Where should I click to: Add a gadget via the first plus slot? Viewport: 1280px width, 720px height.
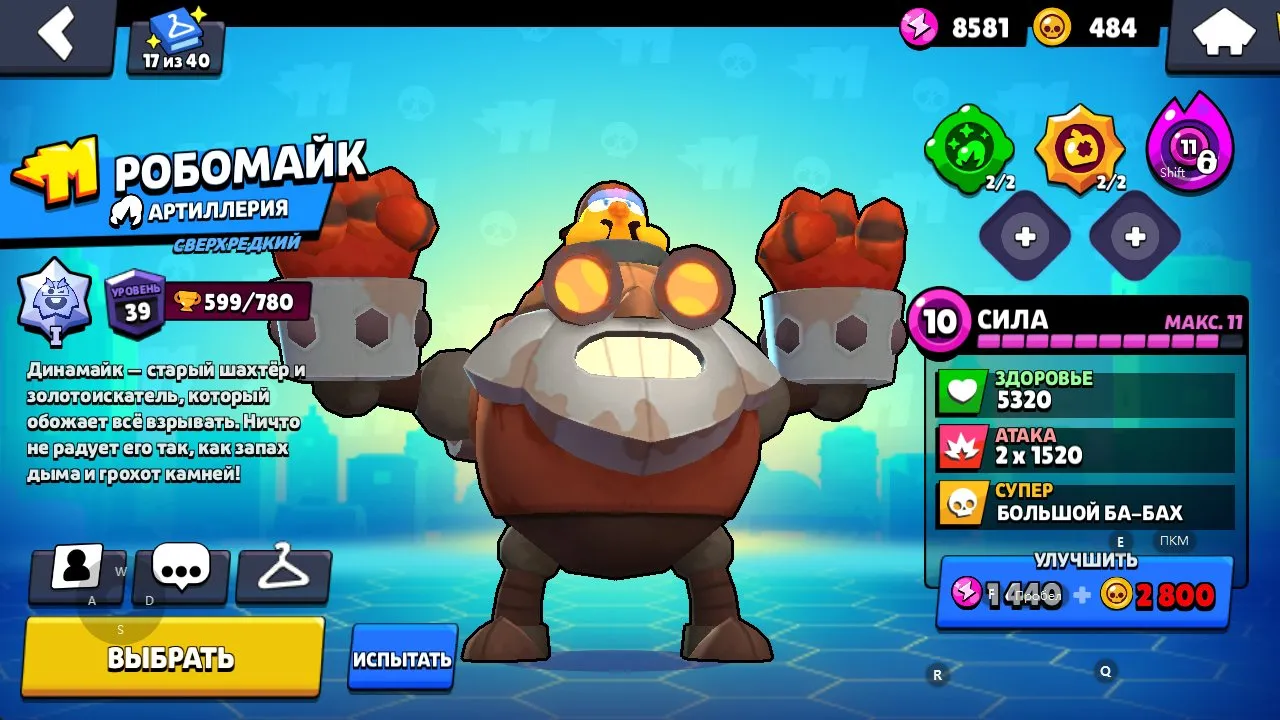tap(1025, 237)
